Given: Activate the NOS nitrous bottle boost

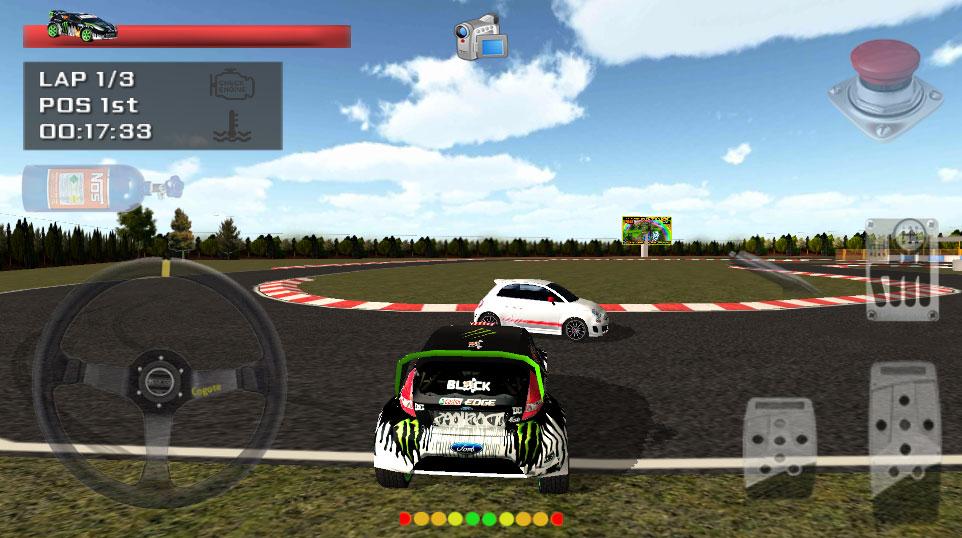Looking at the screenshot, I should tap(100, 187).
